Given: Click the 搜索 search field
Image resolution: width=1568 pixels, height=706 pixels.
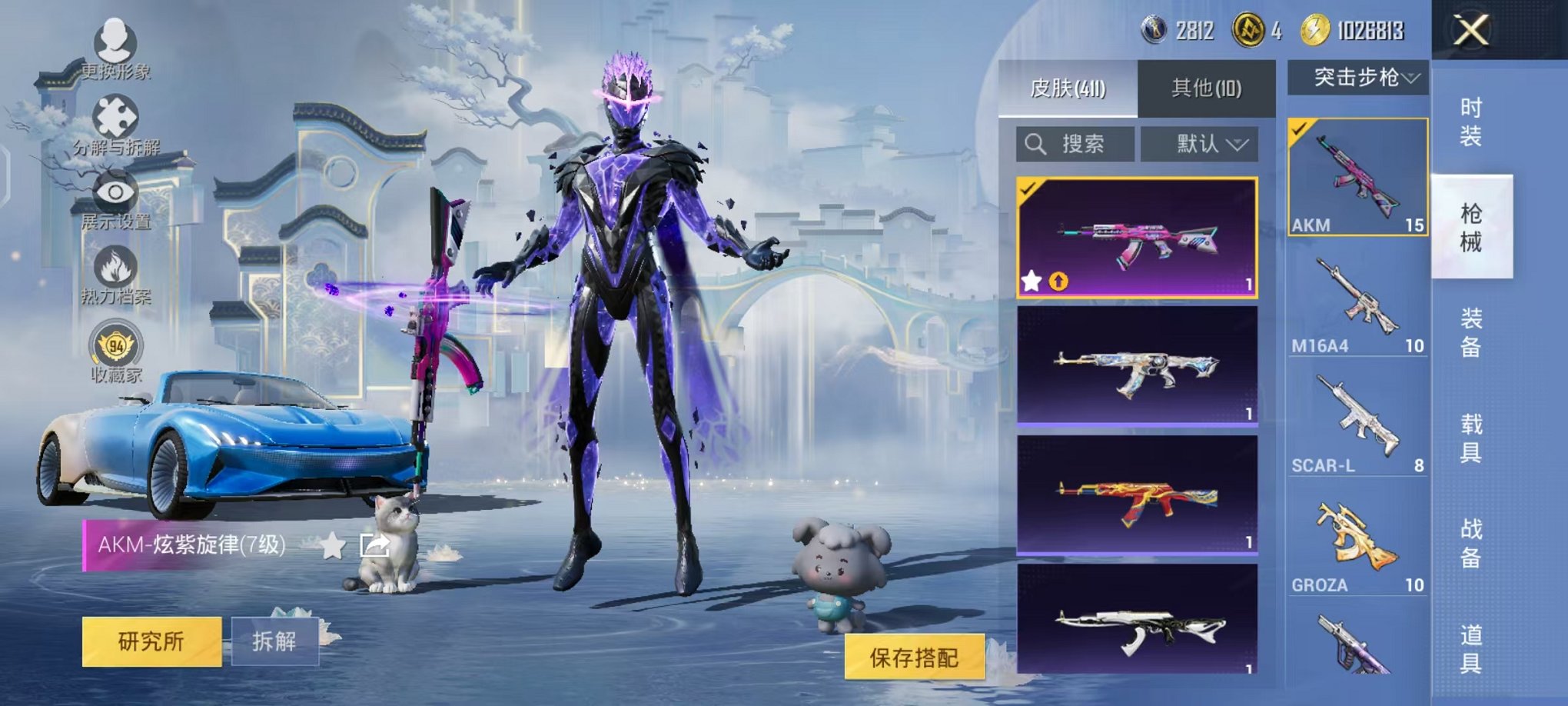Looking at the screenshot, I should pyautogui.click(x=1075, y=144).
